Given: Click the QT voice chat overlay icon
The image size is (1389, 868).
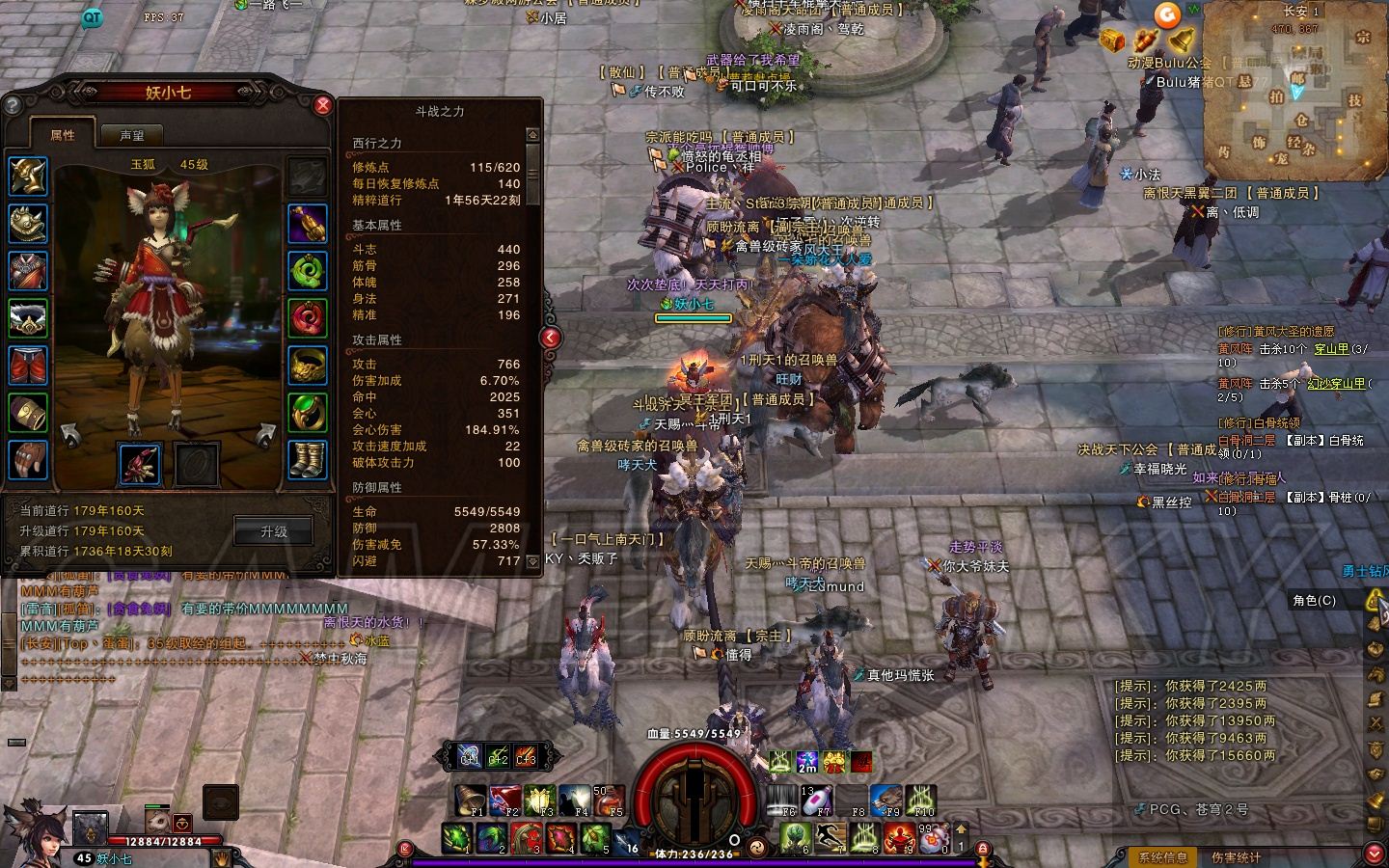Looking at the screenshot, I should point(92,16).
